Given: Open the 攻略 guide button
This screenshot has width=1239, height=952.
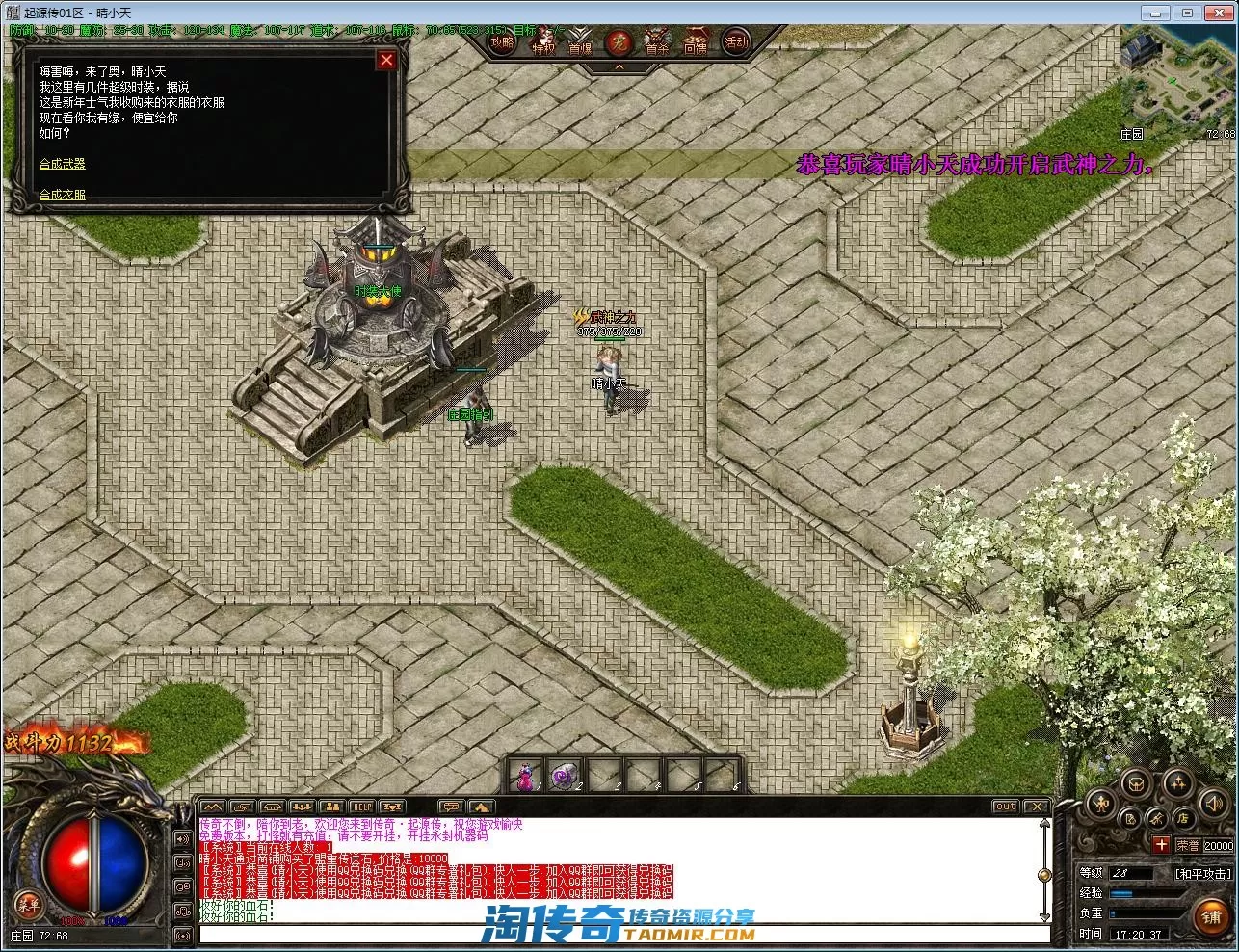Looking at the screenshot, I should pos(502,42).
